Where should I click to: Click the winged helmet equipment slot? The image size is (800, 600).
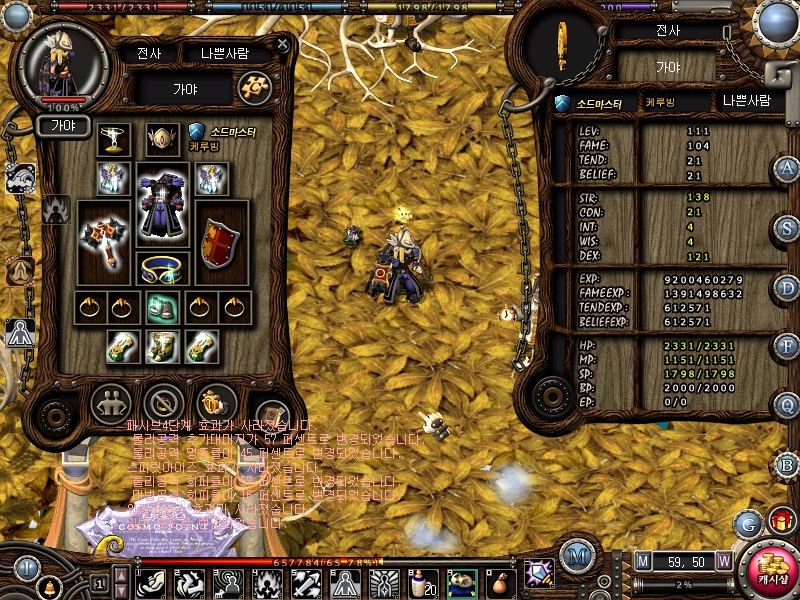coord(161,139)
